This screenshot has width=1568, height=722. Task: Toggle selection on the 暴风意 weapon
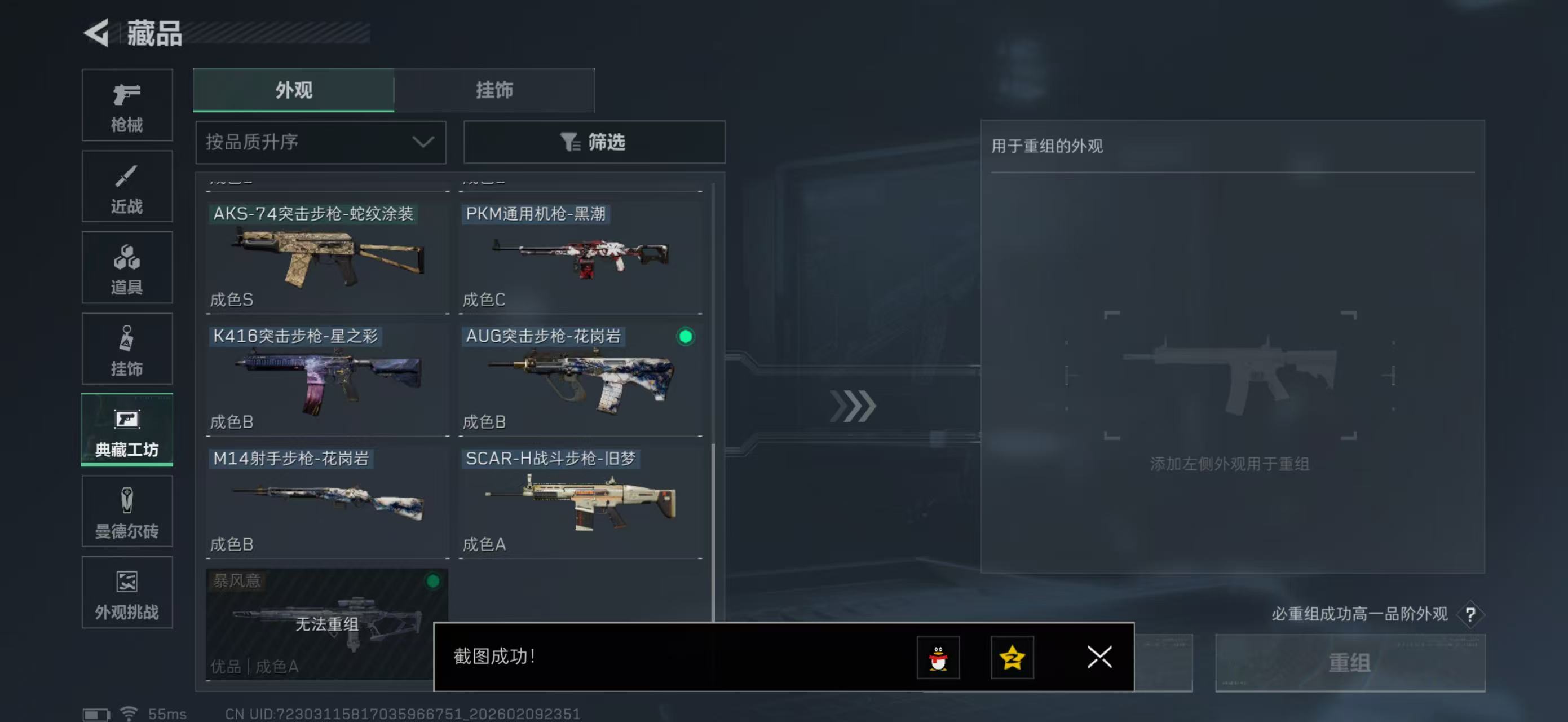coord(434,582)
